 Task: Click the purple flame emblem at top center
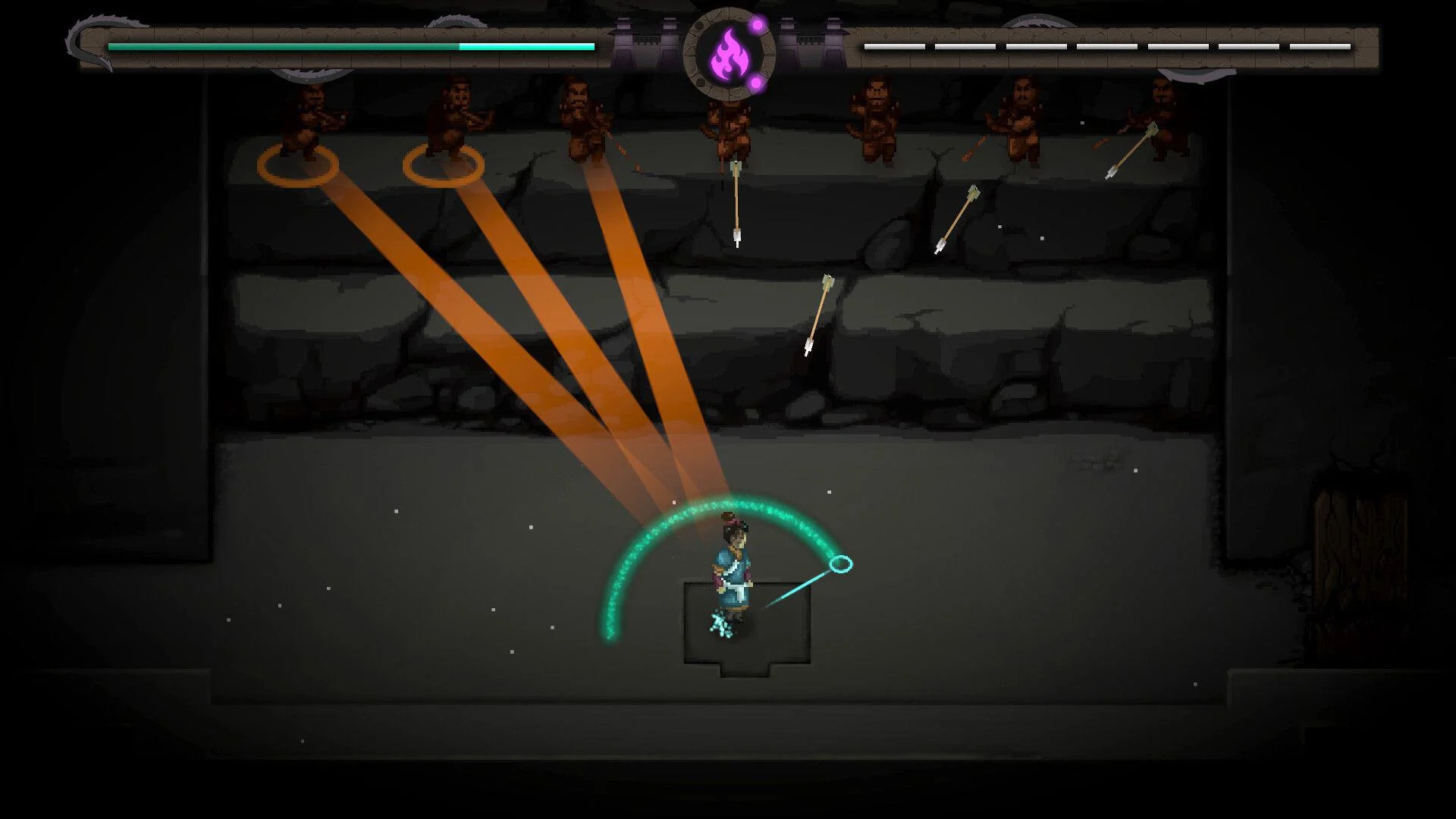coord(730,52)
